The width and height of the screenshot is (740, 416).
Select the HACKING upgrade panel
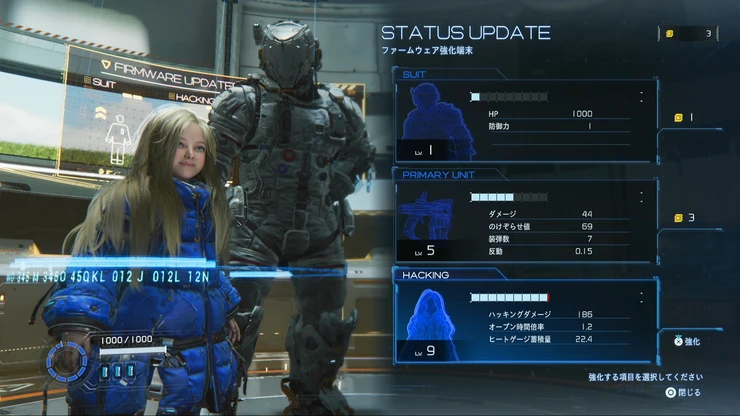pos(525,318)
